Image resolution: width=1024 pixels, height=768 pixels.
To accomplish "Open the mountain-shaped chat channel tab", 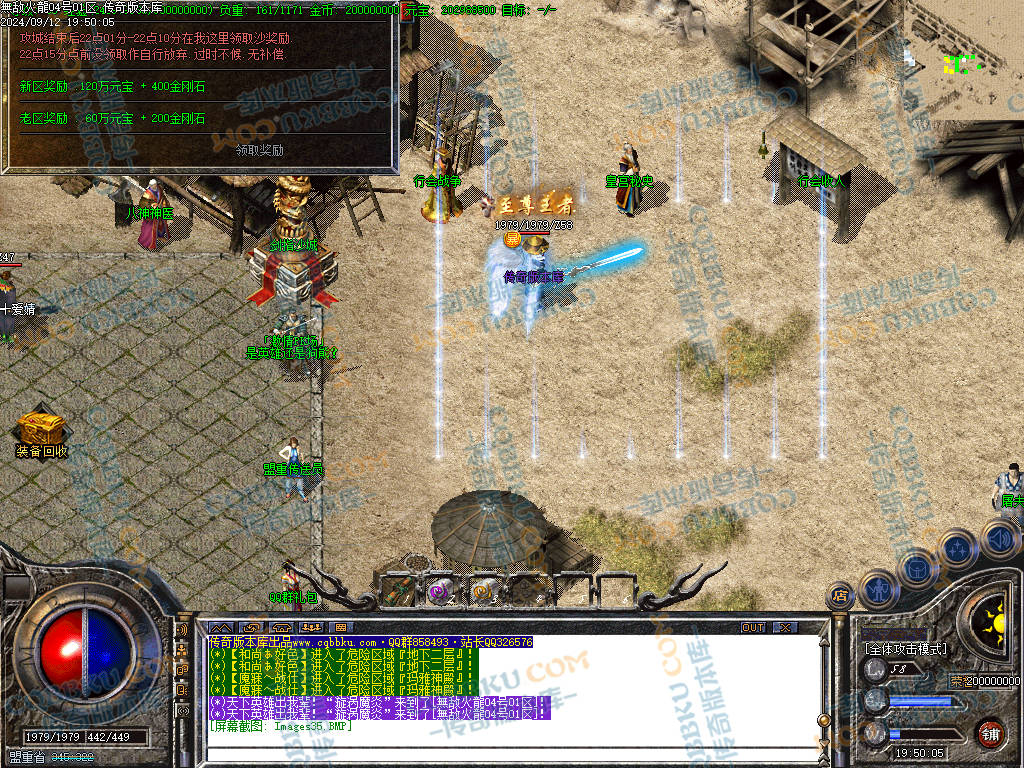I will [x=220, y=627].
